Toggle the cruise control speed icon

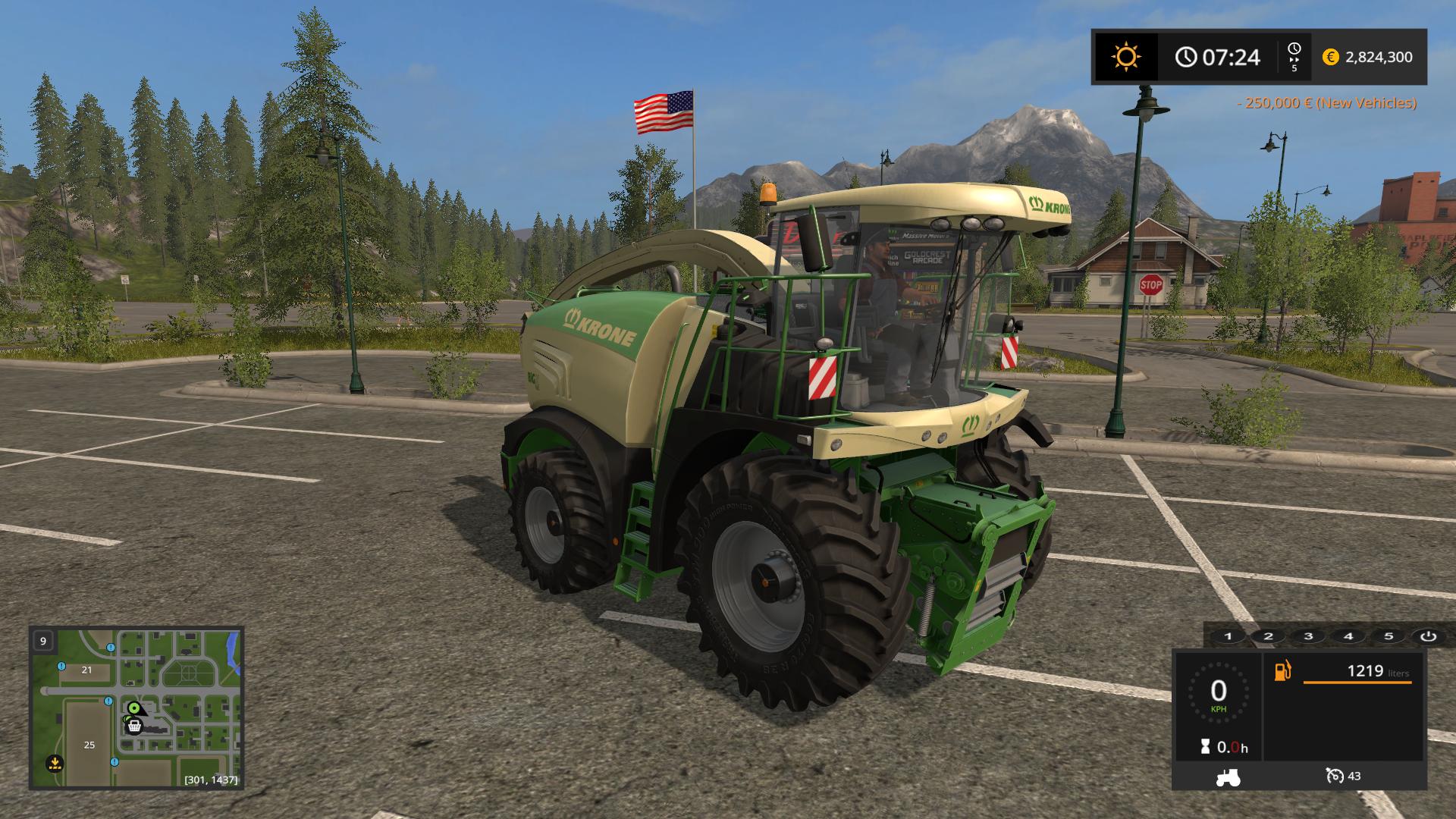(x=1335, y=776)
